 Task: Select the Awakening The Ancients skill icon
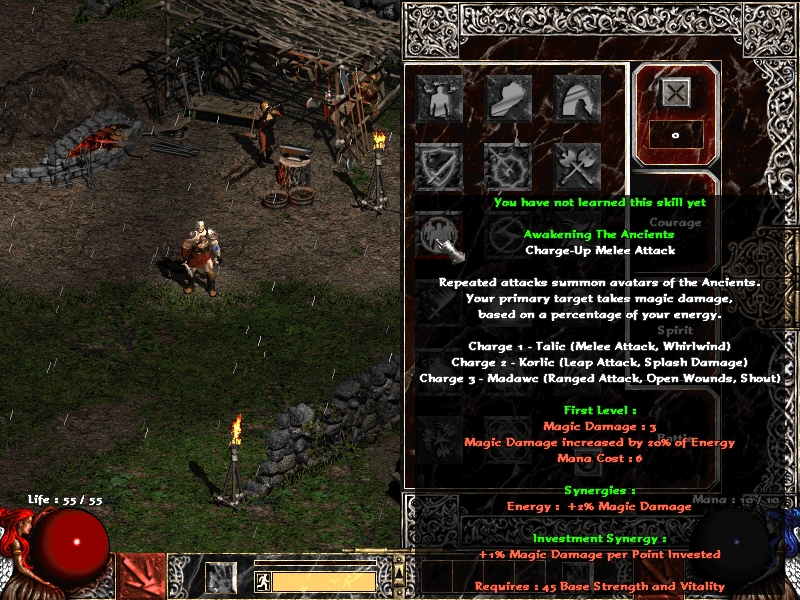[x=440, y=238]
